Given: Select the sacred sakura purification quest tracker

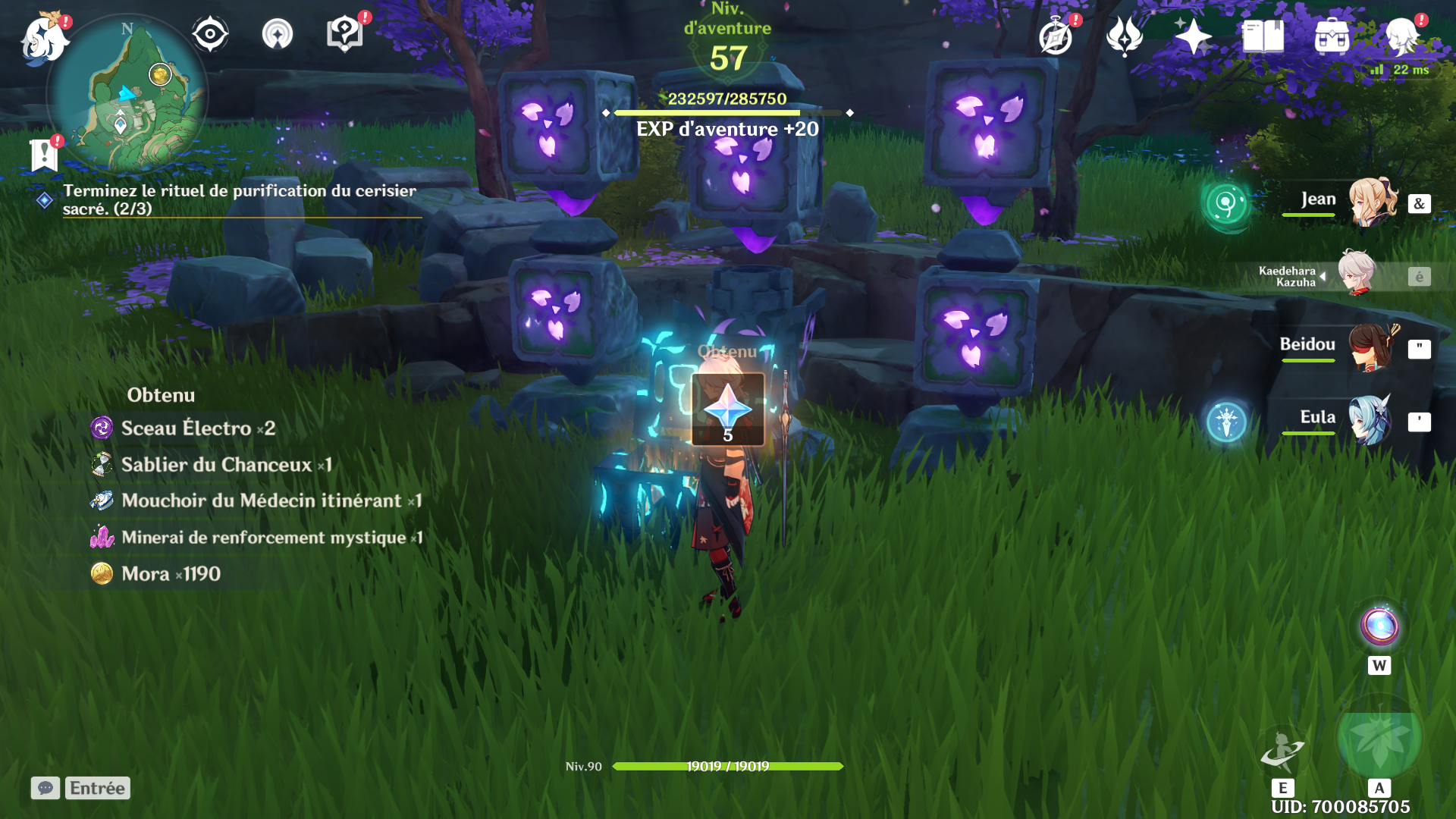Looking at the screenshot, I should (239, 199).
